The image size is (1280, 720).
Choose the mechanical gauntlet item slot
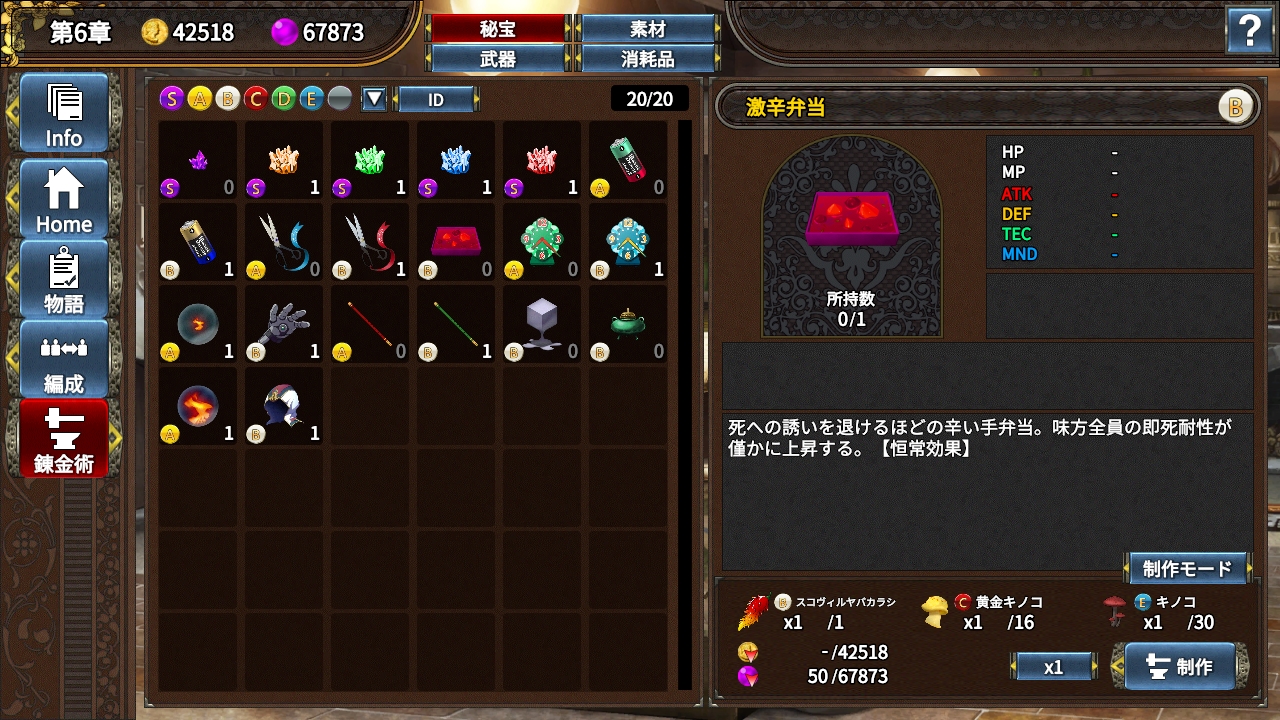click(284, 323)
